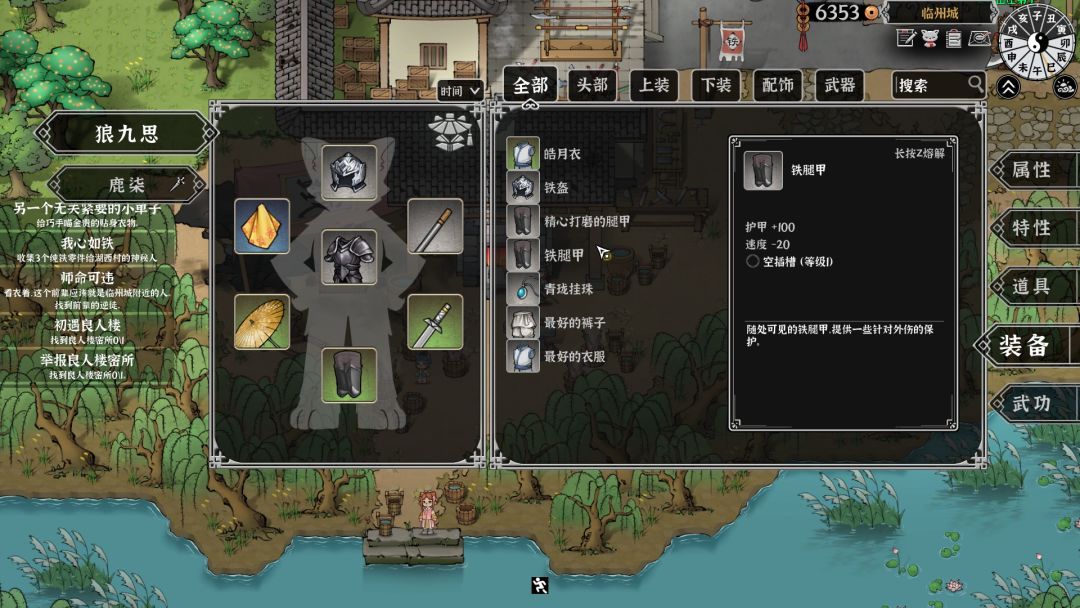Select the 上装 category tab
Image resolution: width=1080 pixels, height=608 pixels.
pos(654,85)
